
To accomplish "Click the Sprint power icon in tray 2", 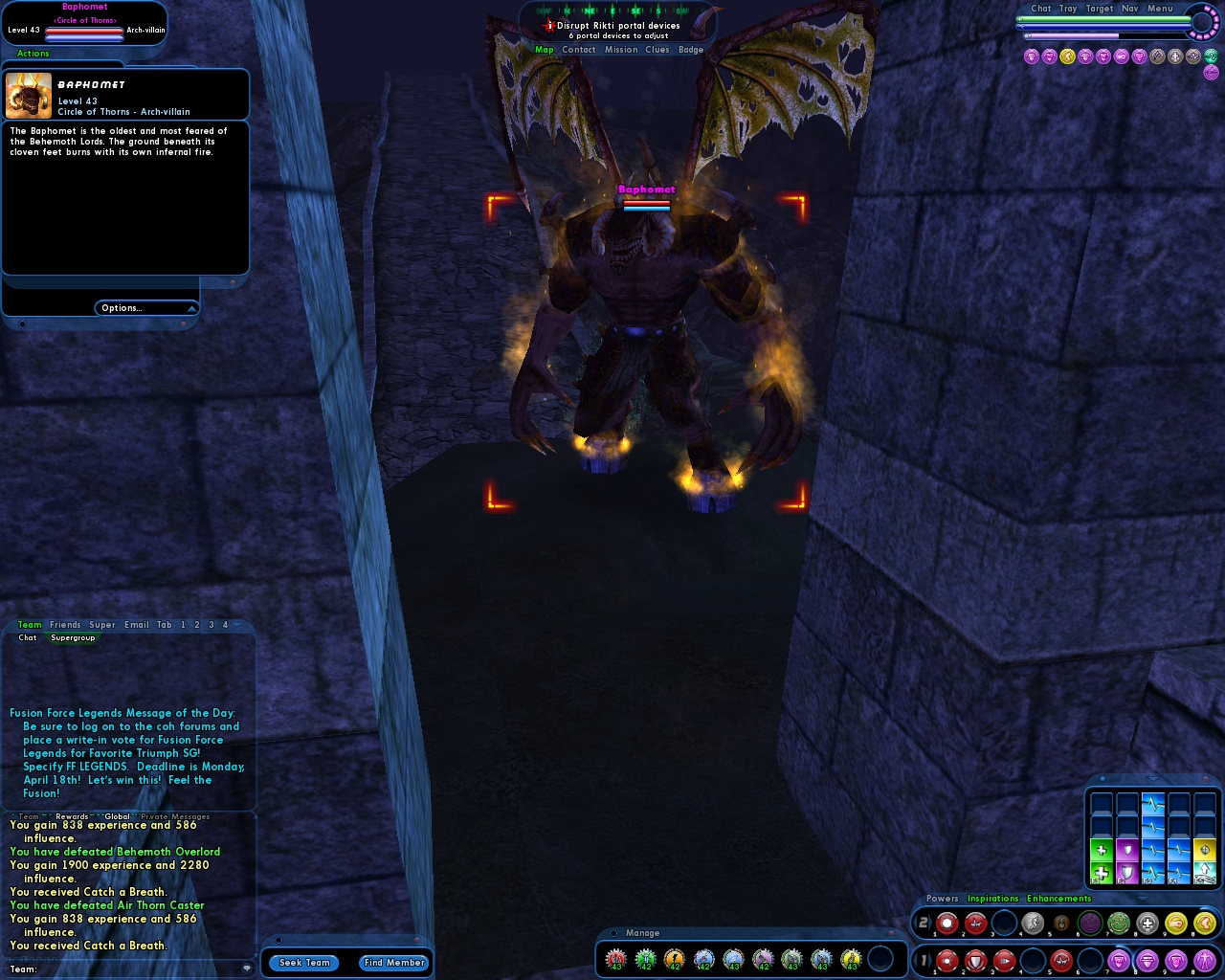I will (x=1032, y=923).
